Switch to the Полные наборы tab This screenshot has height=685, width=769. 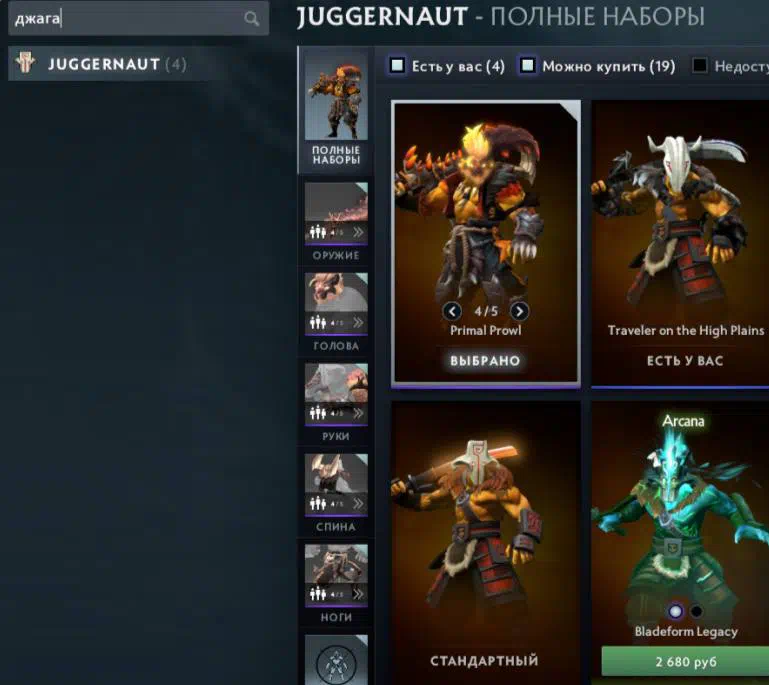pyautogui.click(x=336, y=111)
